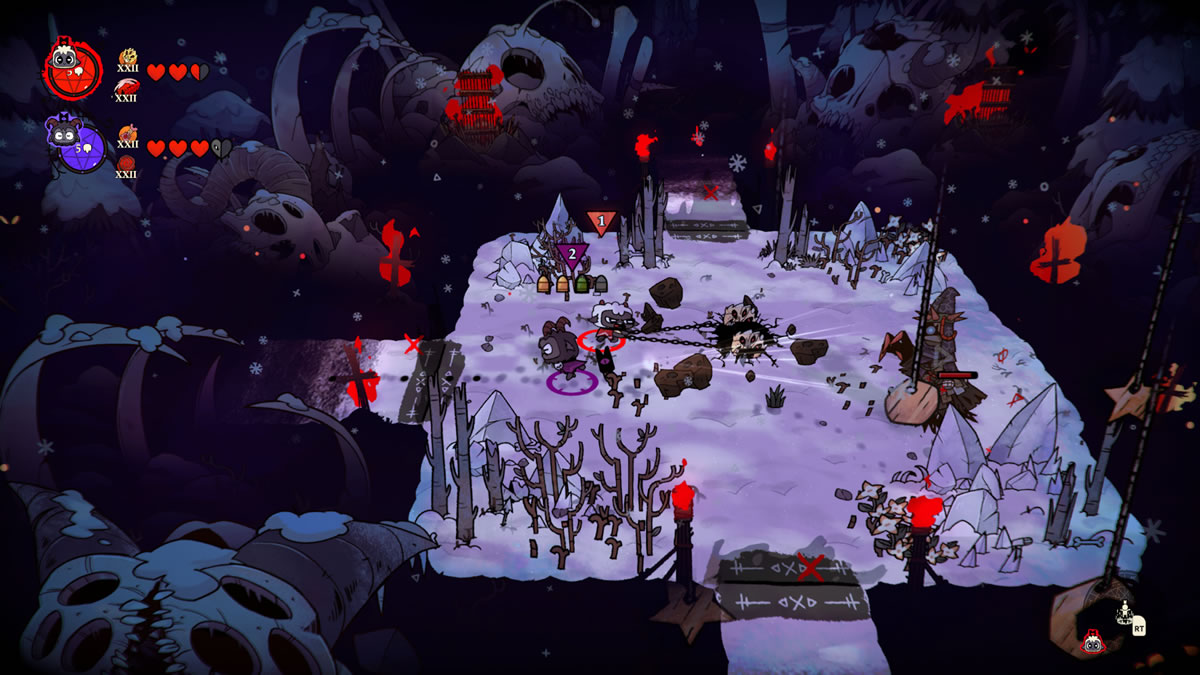
Task: Click the small red-outlined lamb head icon
Action: (x=1093, y=642)
